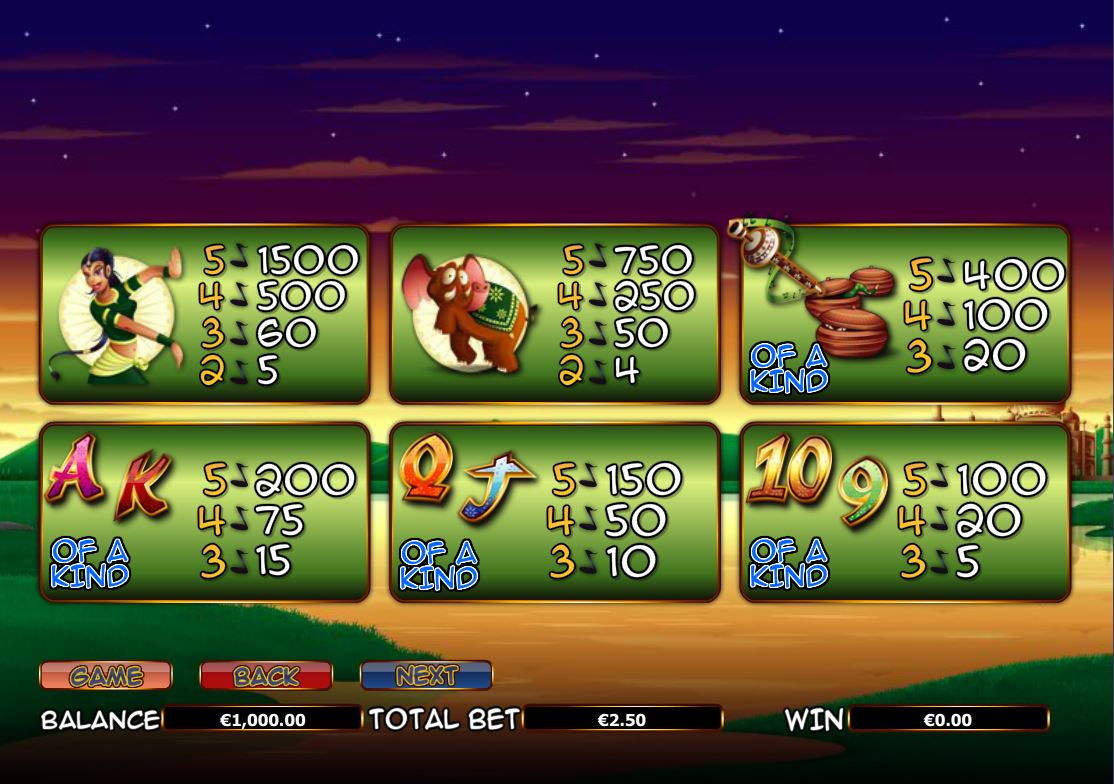Go to previous paytable page with BACK

(x=266, y=676)
